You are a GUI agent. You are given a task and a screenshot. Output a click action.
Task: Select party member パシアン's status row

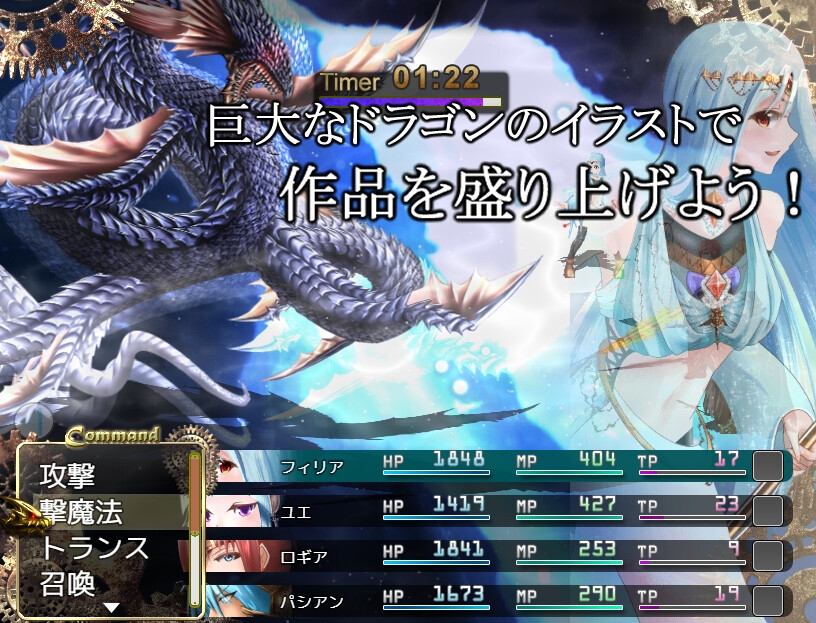[x=500, y=600]
